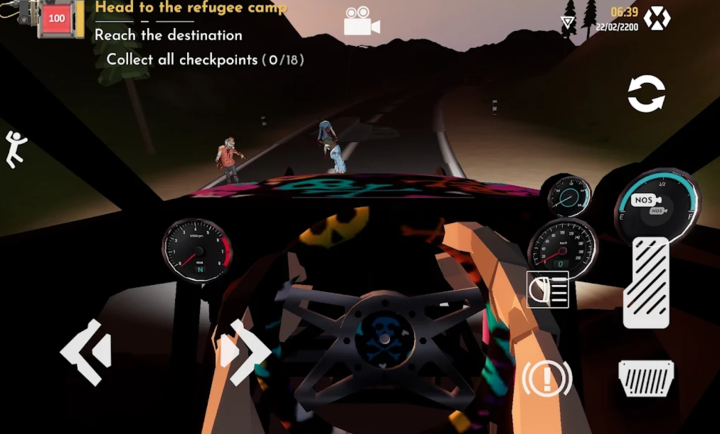
Task: Switch camera view with the camera icon
Action: pyautogui.click(x=360, y=23)
